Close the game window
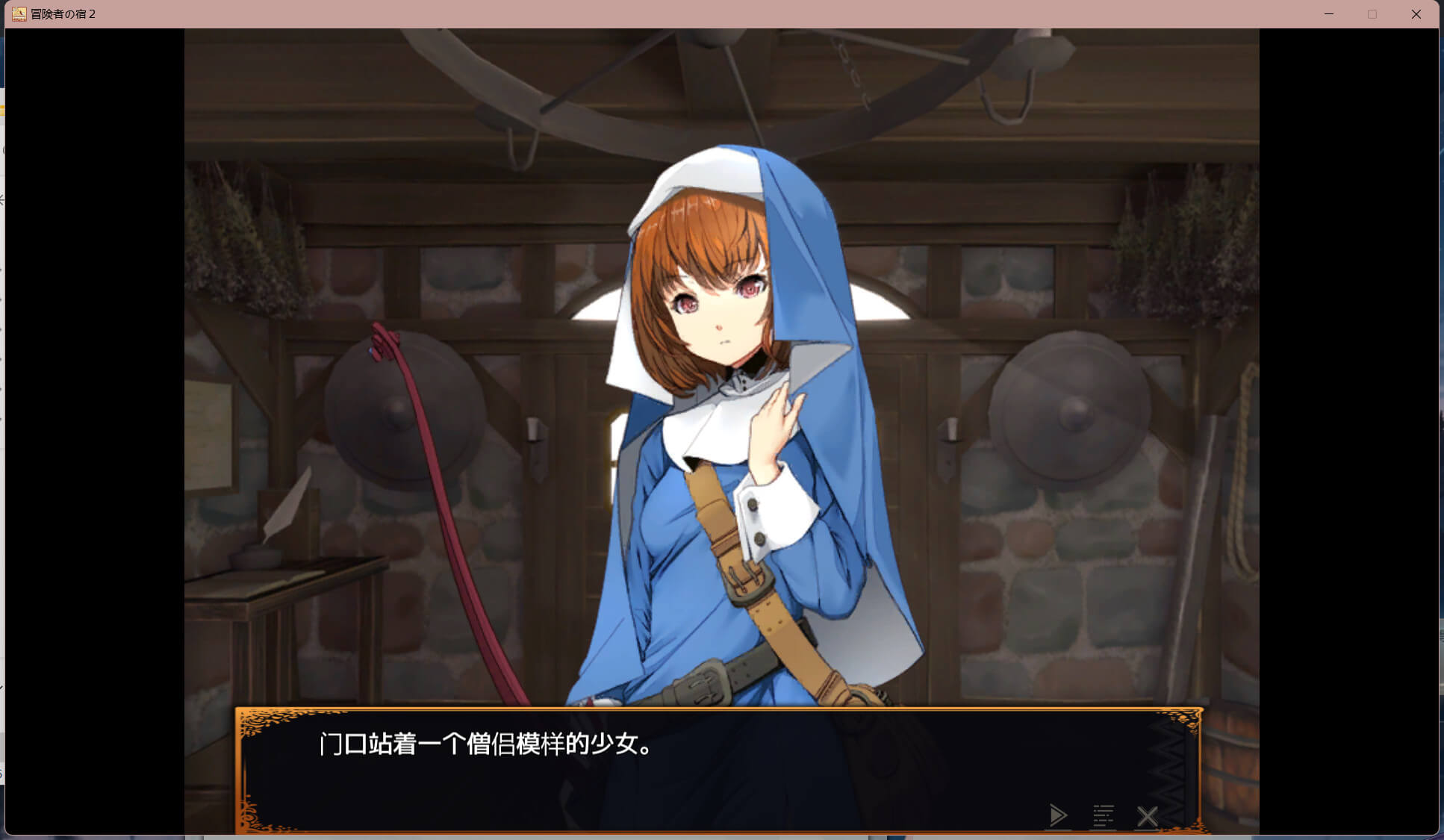The width and height of the screenshot is (1444, 840). pos(1416,14)
